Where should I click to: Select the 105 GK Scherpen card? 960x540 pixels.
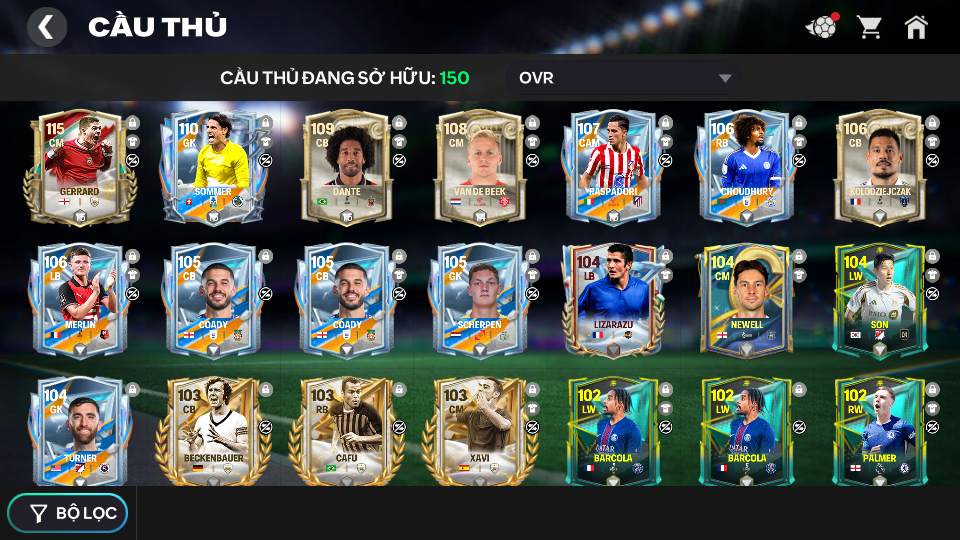[479, 300]
